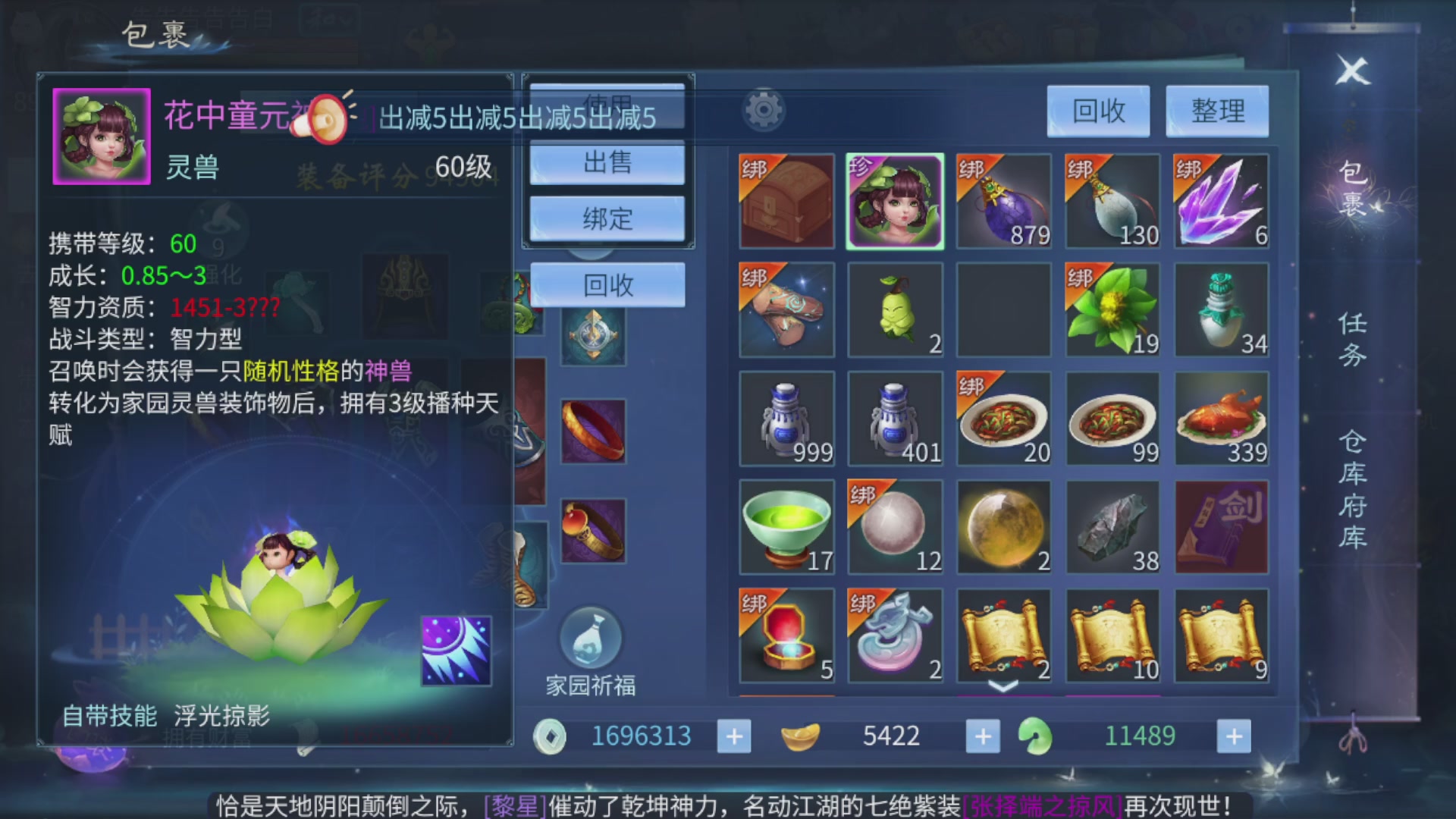Click the roast duck food item stacked 339

click(1221, 419)
